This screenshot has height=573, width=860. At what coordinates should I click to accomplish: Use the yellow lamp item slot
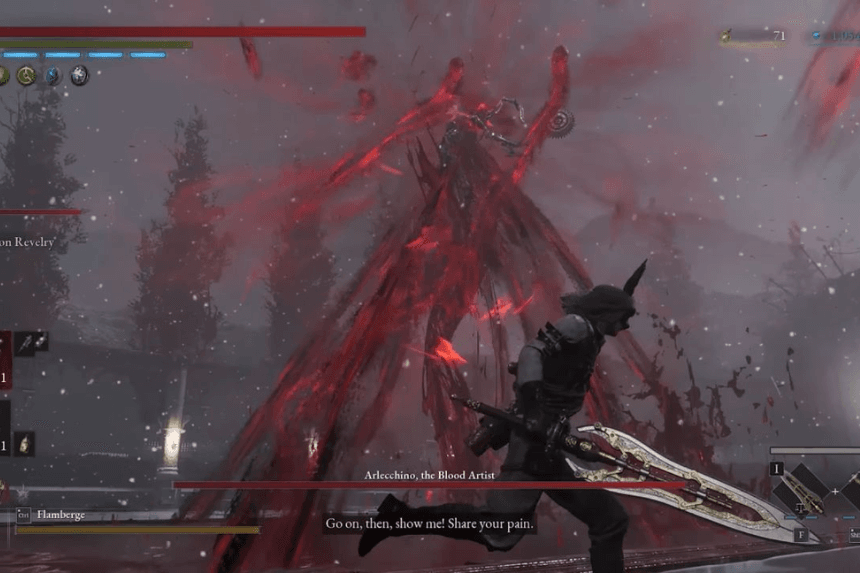[23, 443]
